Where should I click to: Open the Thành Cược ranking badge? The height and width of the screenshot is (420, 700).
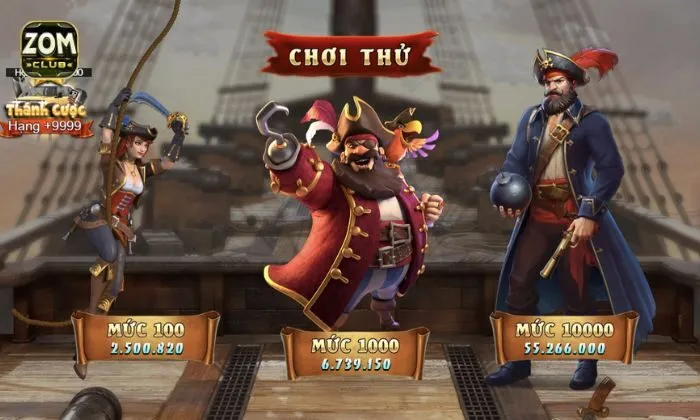pos(46,118)
